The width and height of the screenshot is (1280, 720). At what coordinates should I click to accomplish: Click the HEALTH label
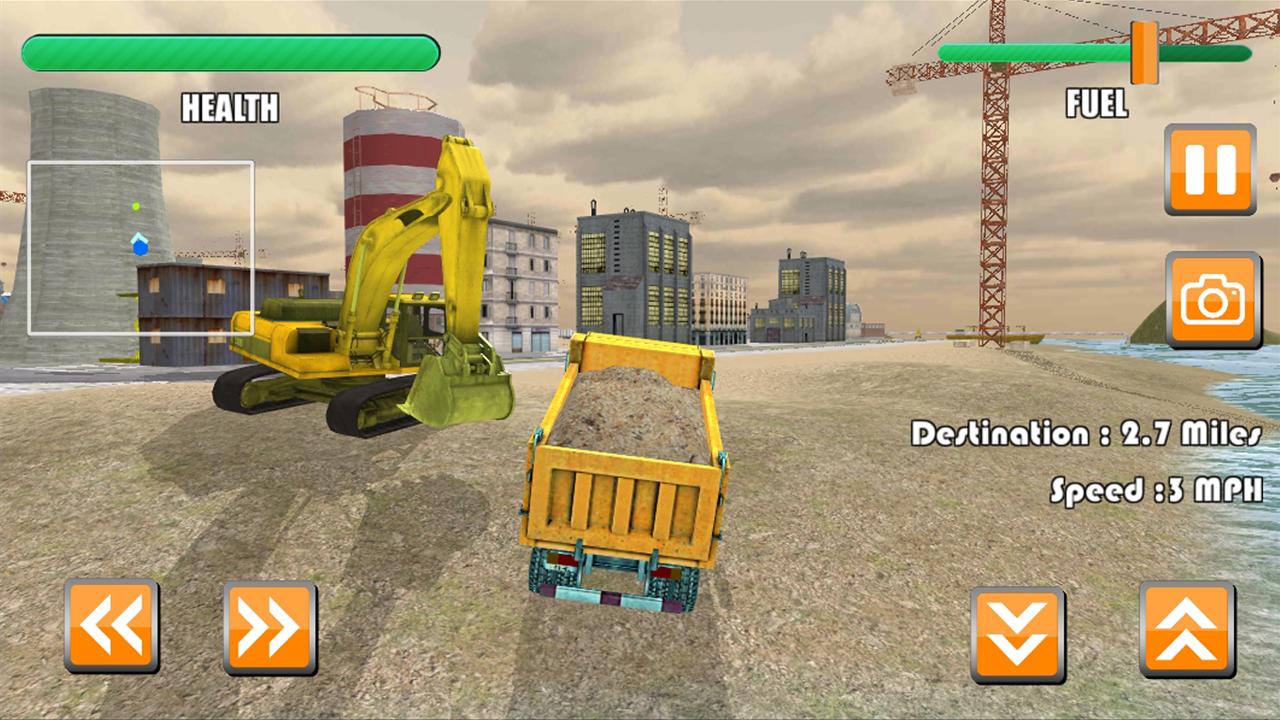(x=230, y=108)
